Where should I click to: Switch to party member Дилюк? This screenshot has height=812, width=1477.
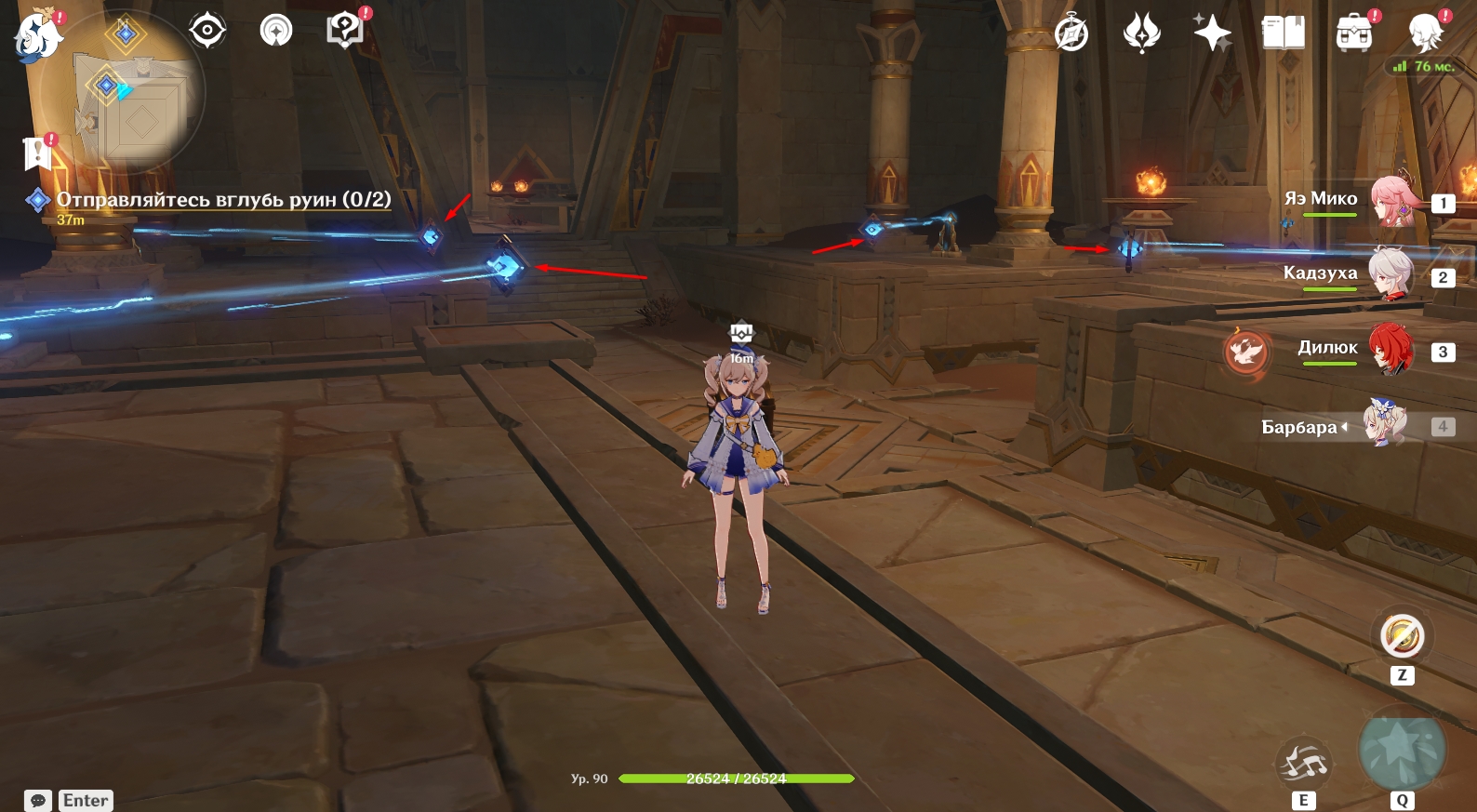tap(1391, 350)
